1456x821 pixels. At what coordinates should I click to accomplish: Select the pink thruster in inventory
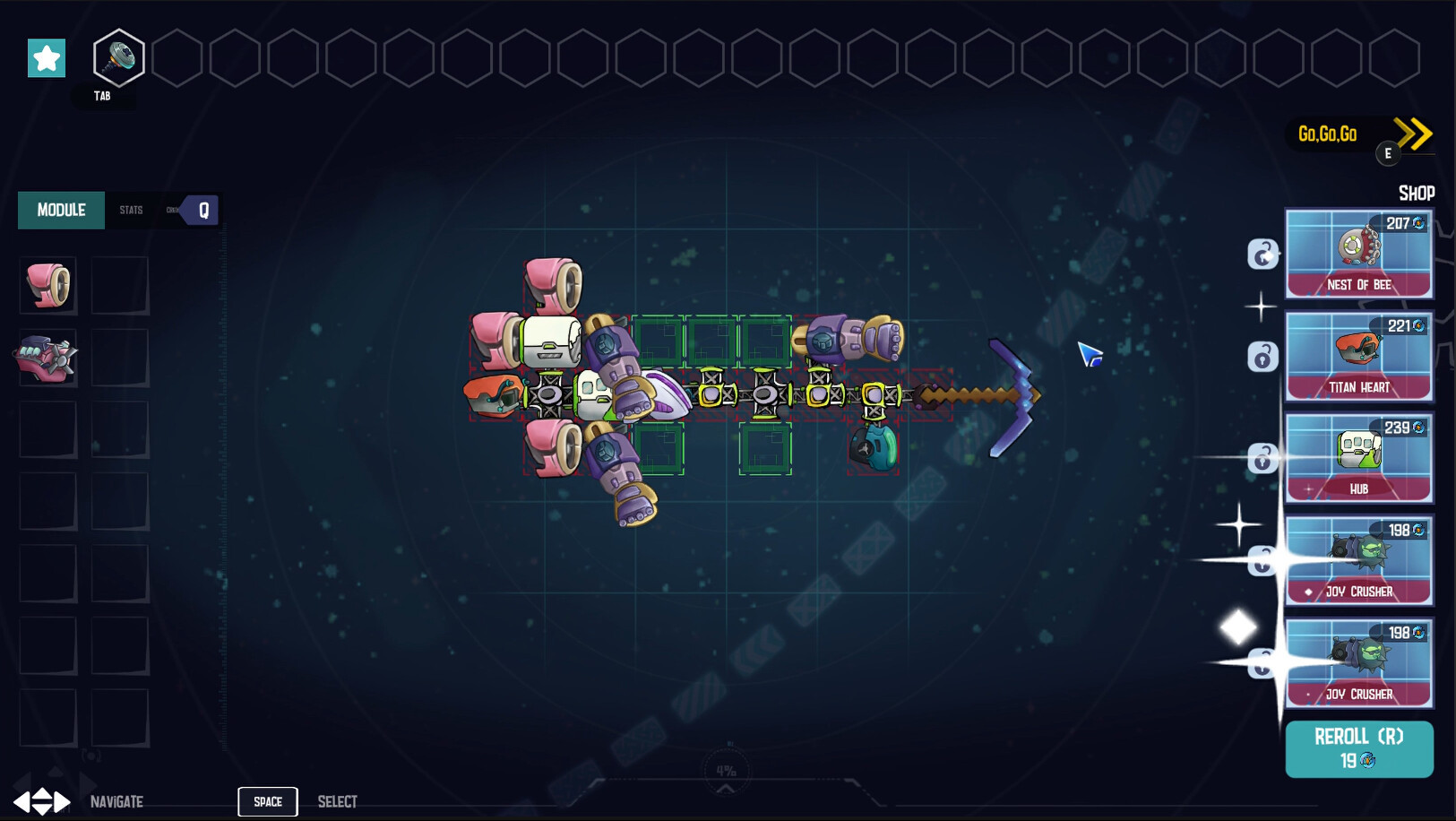click(x=48, y=286)
